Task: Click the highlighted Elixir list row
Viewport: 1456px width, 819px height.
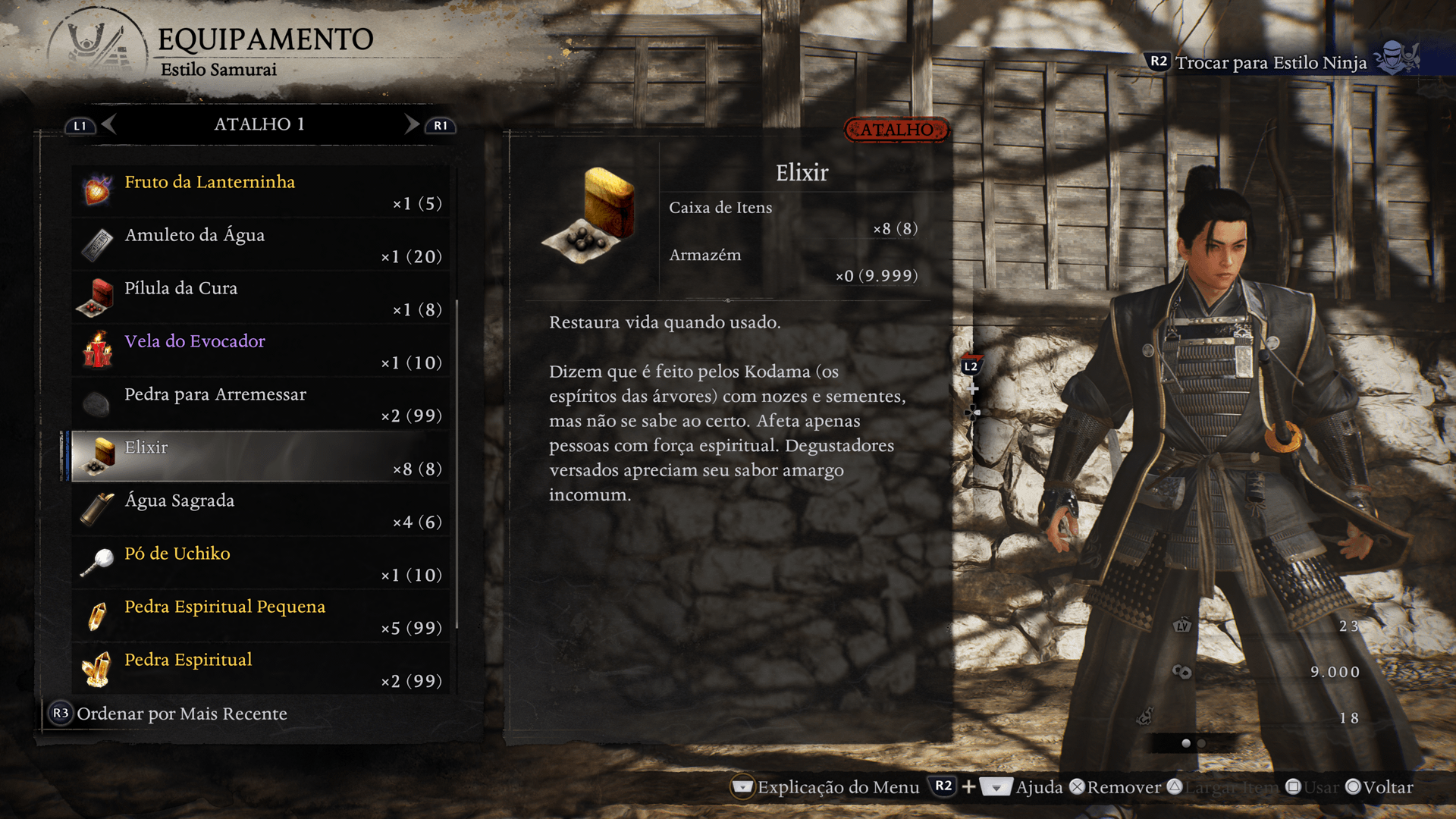Action: click(x=260, y=457)
